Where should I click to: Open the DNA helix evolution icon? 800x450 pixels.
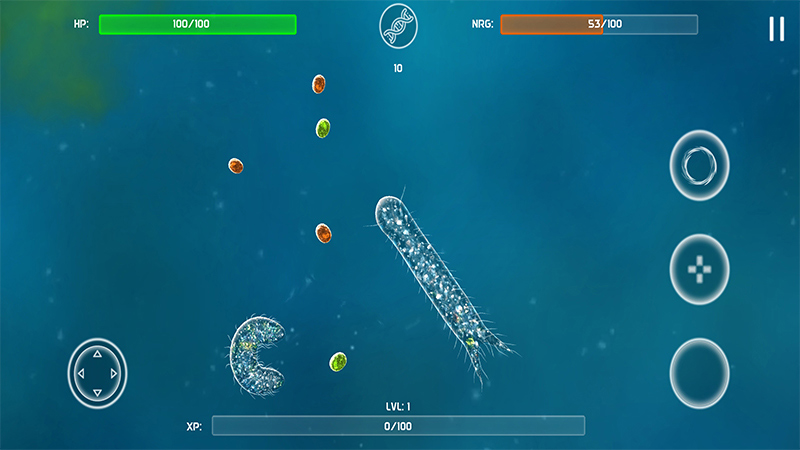pyautogui.click(x=398, y=26)
